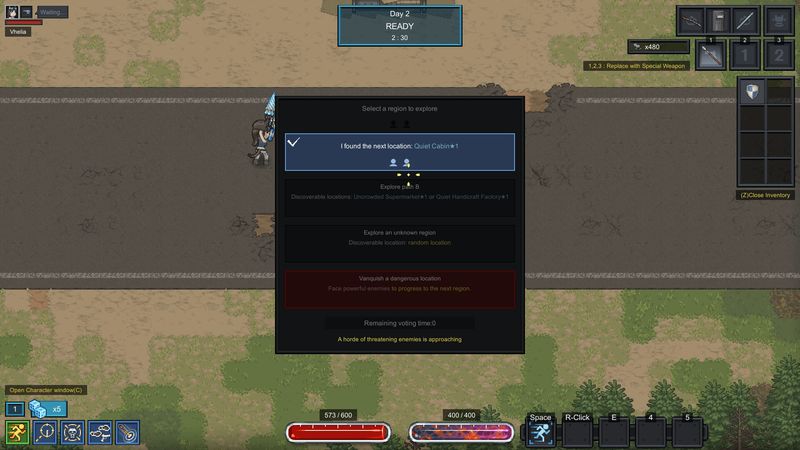Select special weapon slot 1
The width and height of the screenshot is (800, 450).
pyautogui.click(x=709, y=56)
